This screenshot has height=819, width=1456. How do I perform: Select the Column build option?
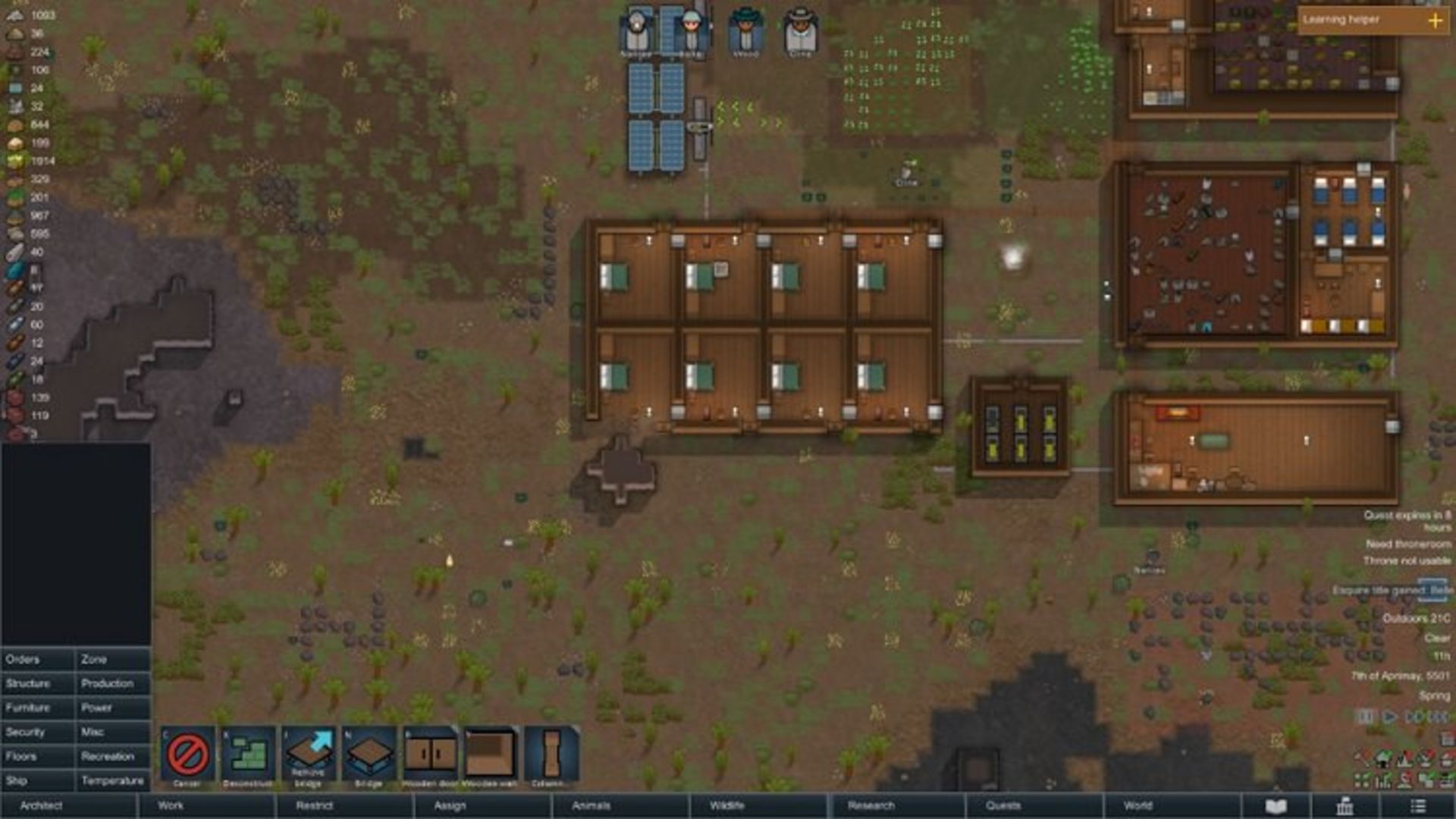551,756
